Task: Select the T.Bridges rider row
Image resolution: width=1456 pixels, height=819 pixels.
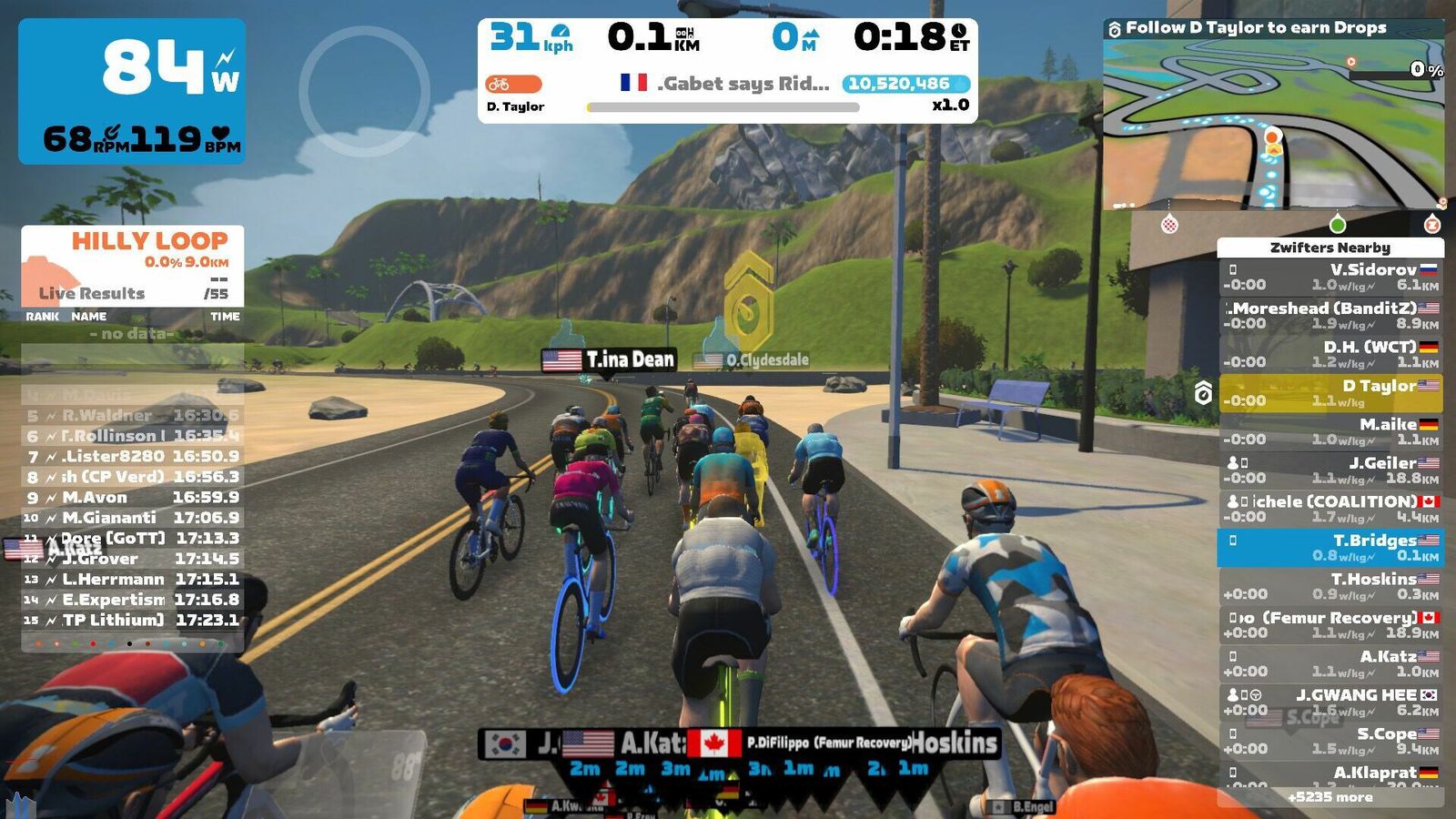Action: click(x=1330, y=547)
